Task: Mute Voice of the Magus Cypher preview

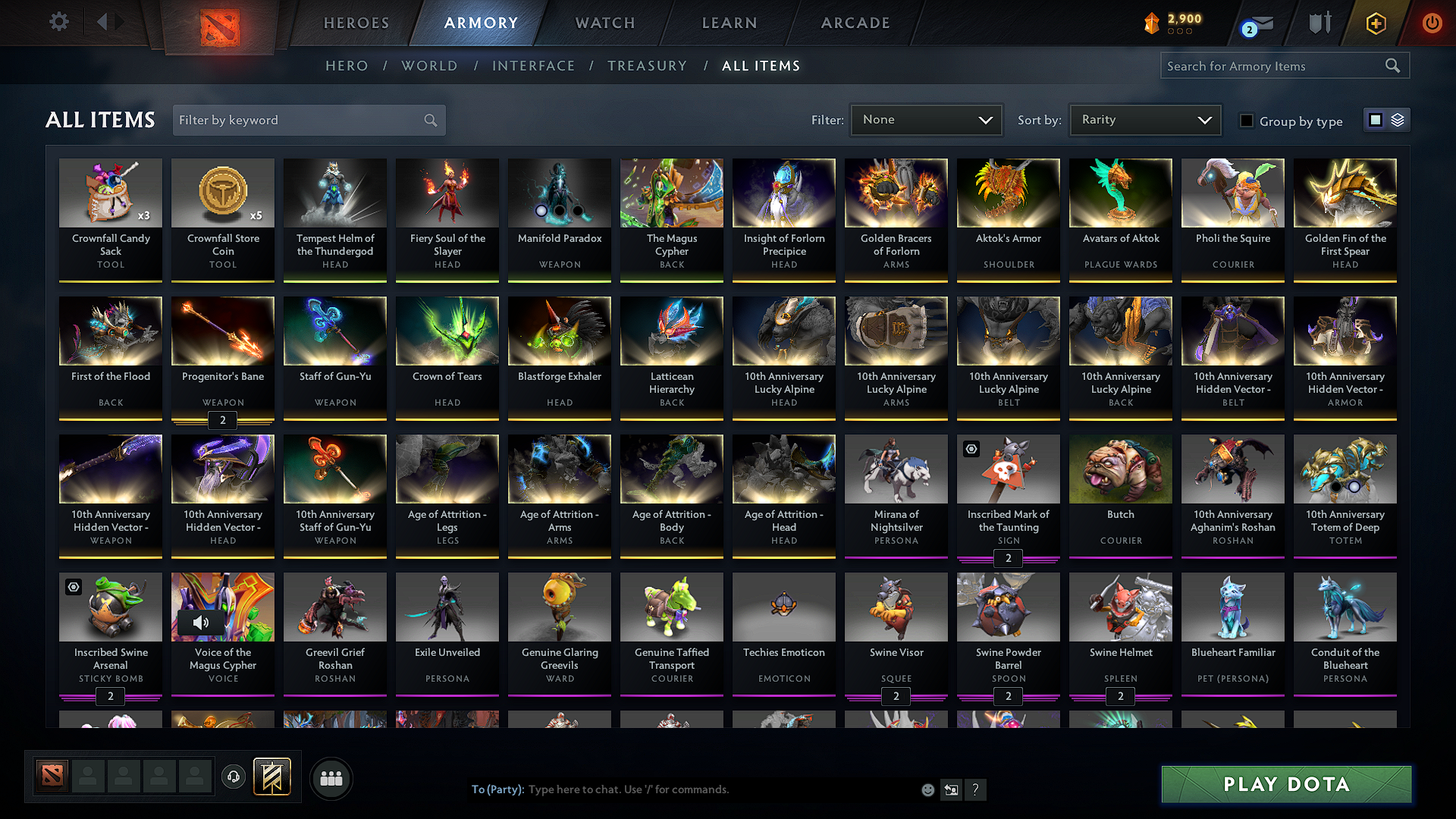Action: pyautogui.click(x=200, y=623)
